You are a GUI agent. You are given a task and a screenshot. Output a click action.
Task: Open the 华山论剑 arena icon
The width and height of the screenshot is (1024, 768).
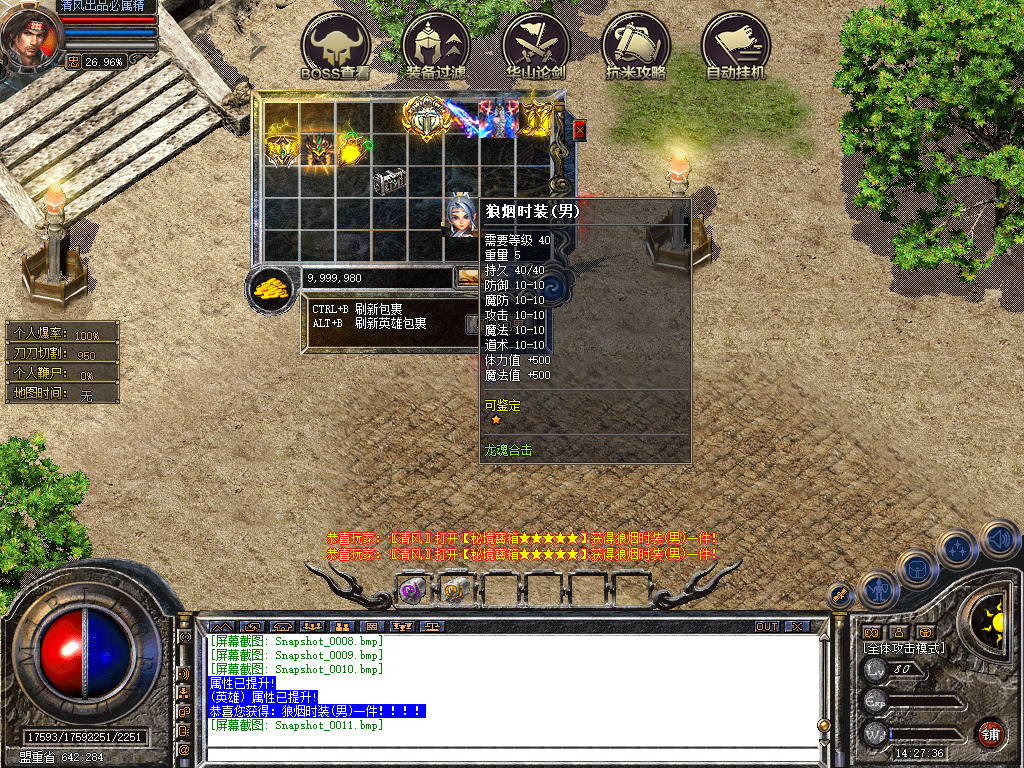[x=536, y=45]
